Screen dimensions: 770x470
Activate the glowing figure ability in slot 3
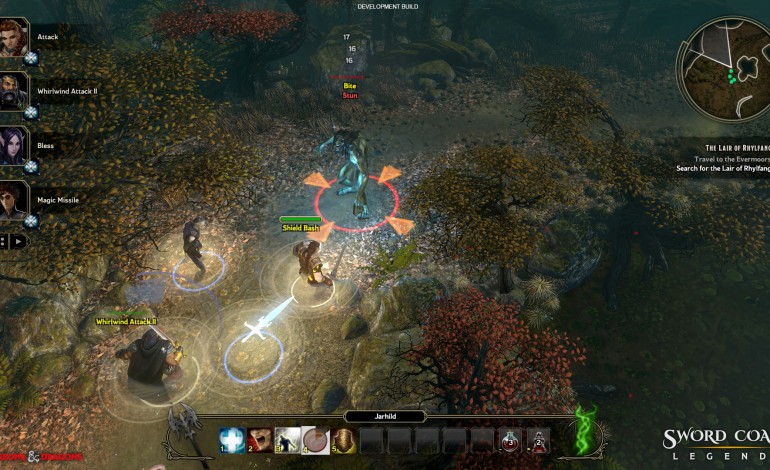tap(288, 440)
